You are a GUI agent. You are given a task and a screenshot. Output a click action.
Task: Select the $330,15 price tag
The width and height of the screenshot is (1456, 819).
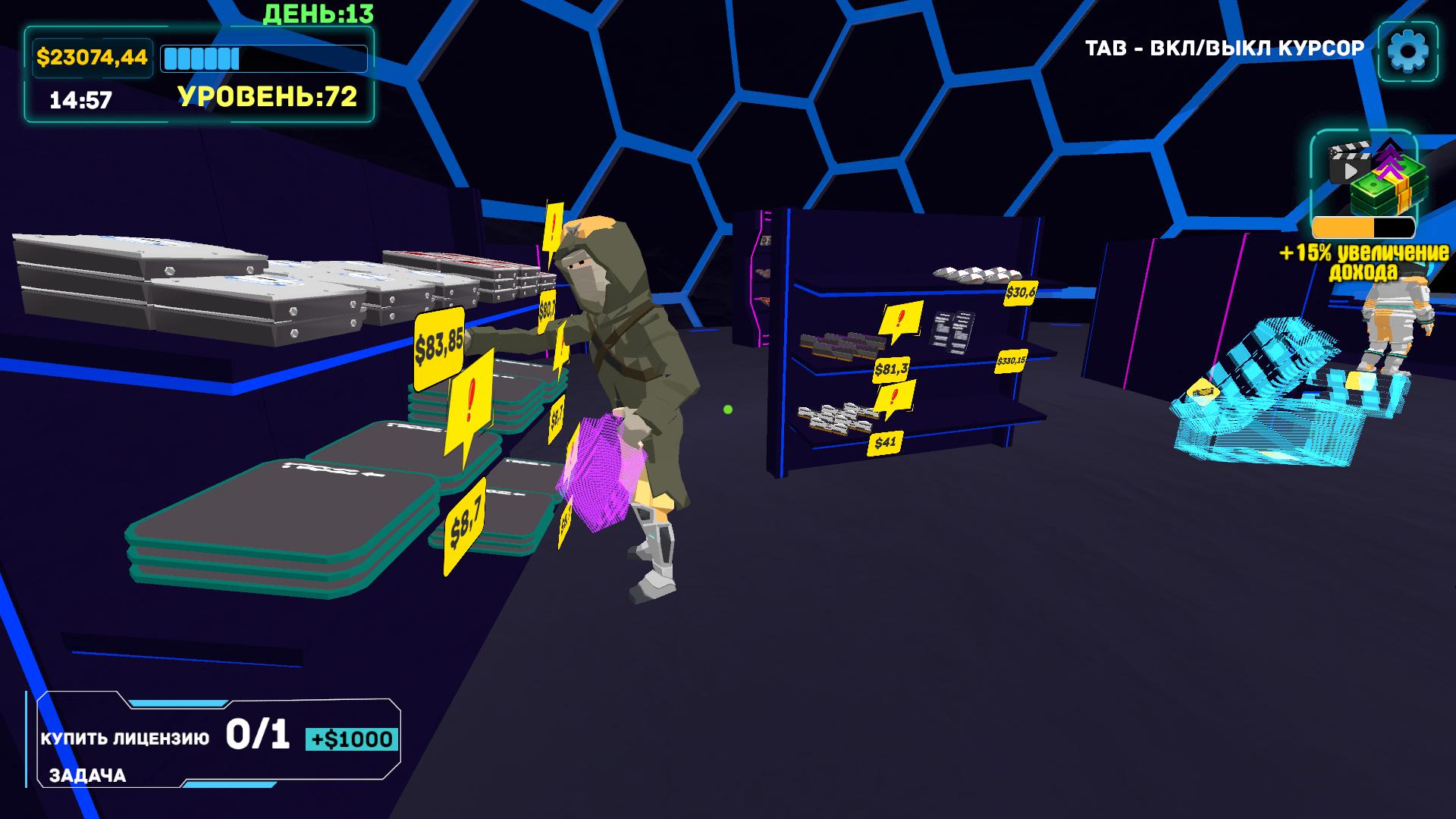tap(1012, 362)
